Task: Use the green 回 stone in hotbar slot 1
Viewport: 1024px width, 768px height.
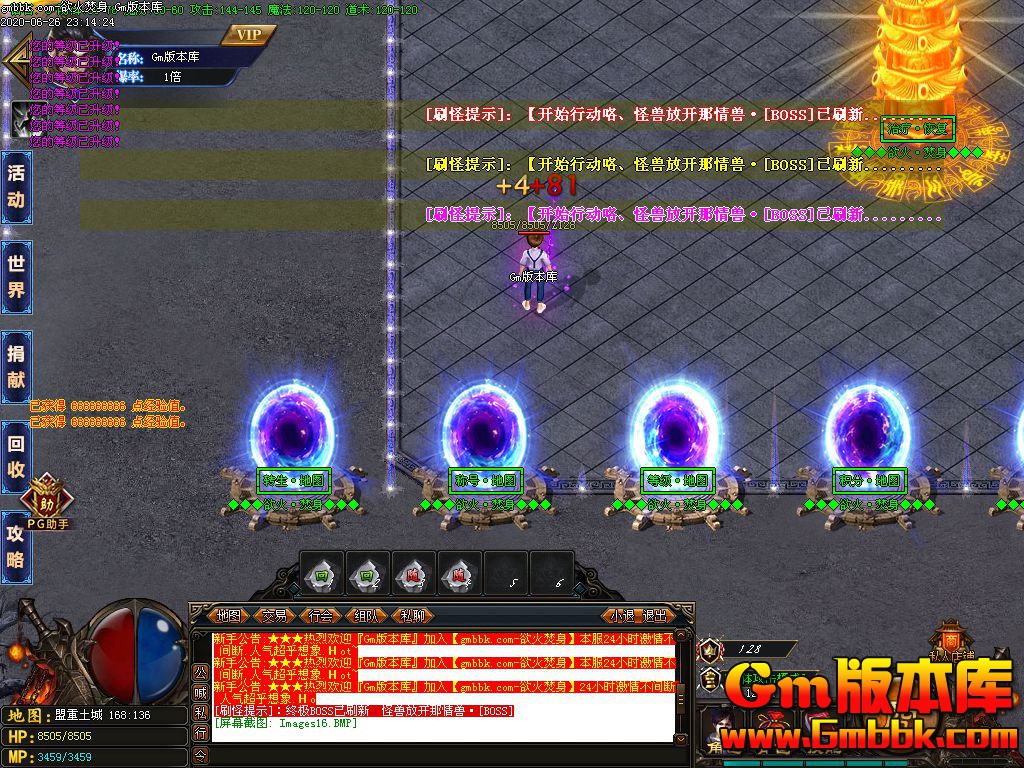Action: (322, 574)
